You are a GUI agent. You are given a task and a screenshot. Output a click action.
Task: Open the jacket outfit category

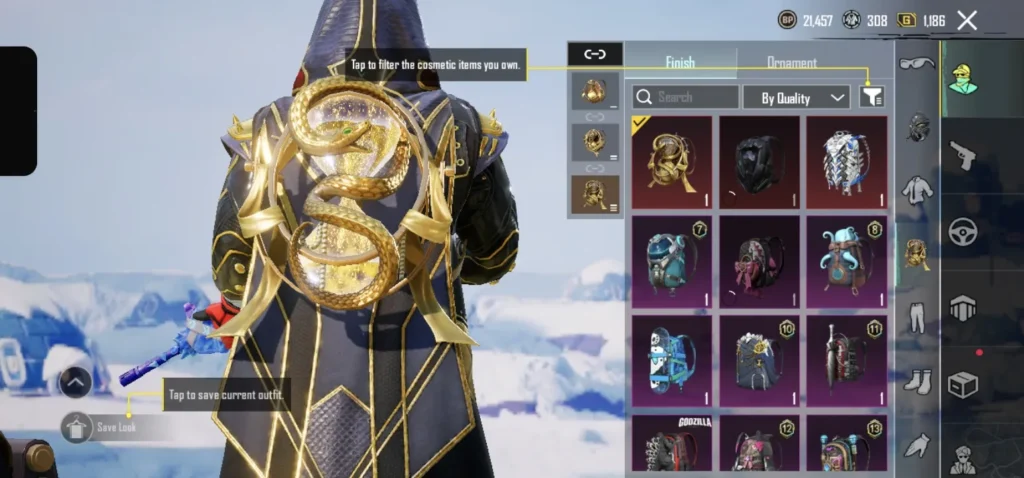pos(917,191)
